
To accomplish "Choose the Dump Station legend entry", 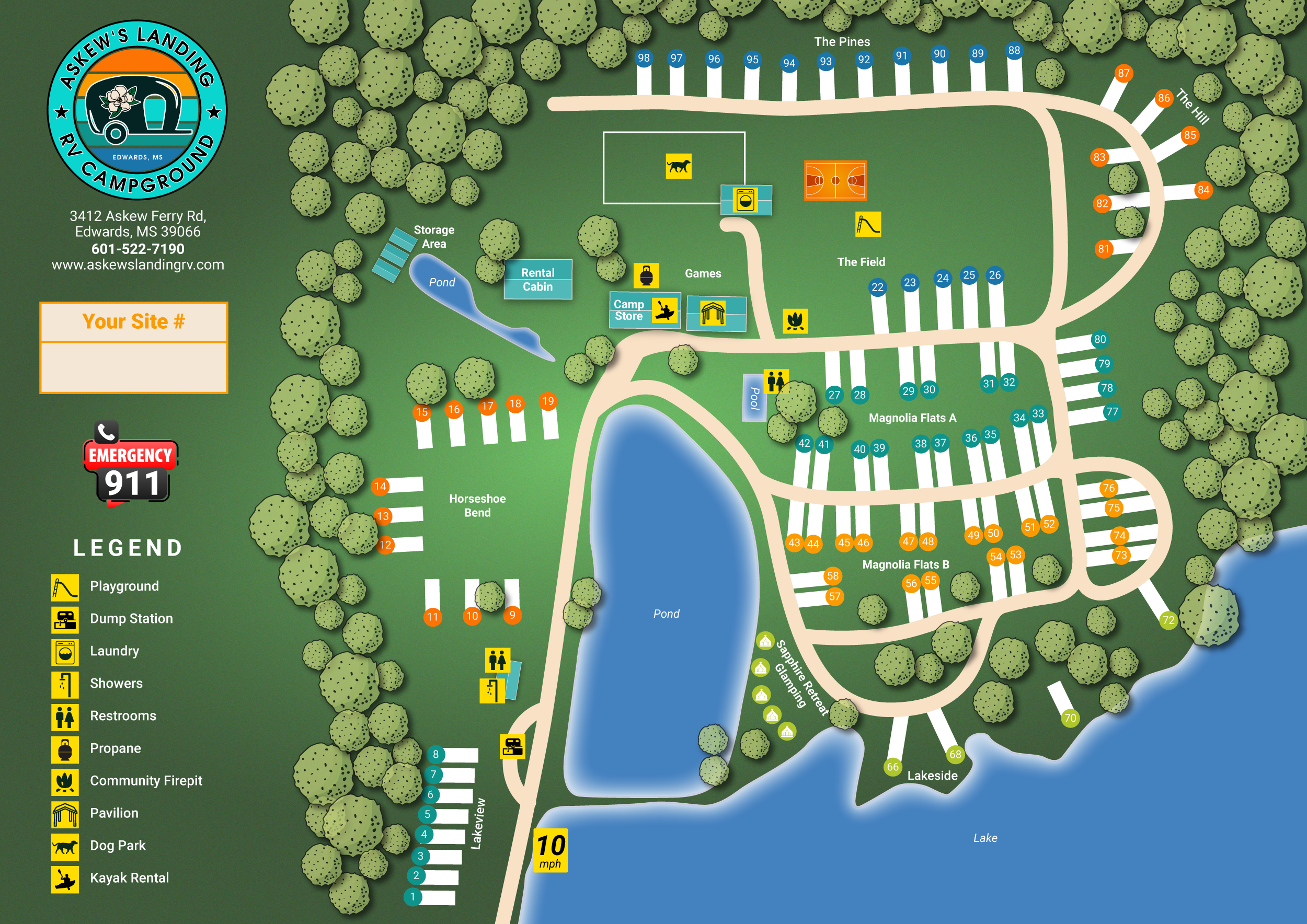I will [x=131, y=619].
